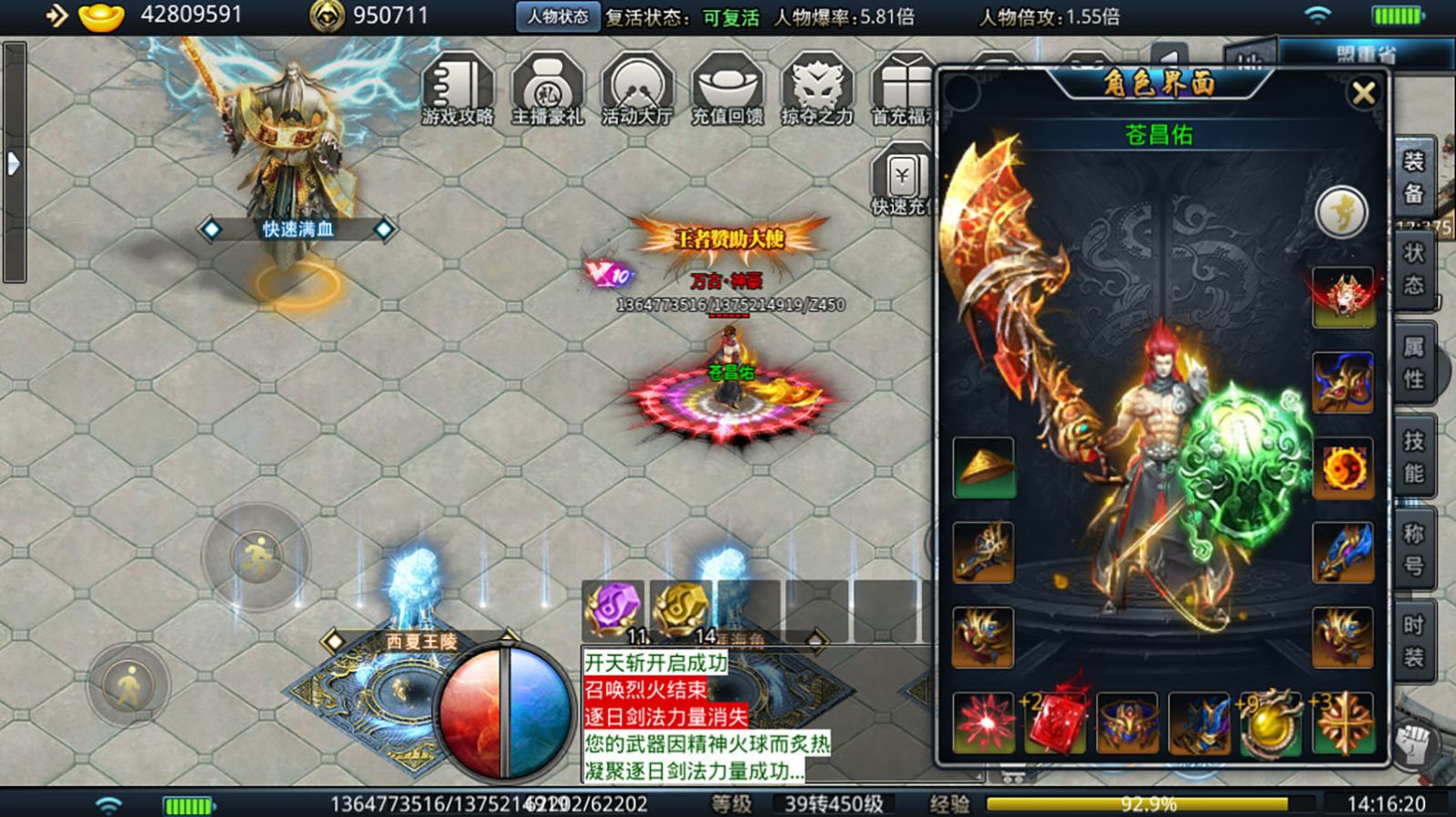Select the fiery sun orb equipment slot
The image size is (1456, 817).
1343,468
